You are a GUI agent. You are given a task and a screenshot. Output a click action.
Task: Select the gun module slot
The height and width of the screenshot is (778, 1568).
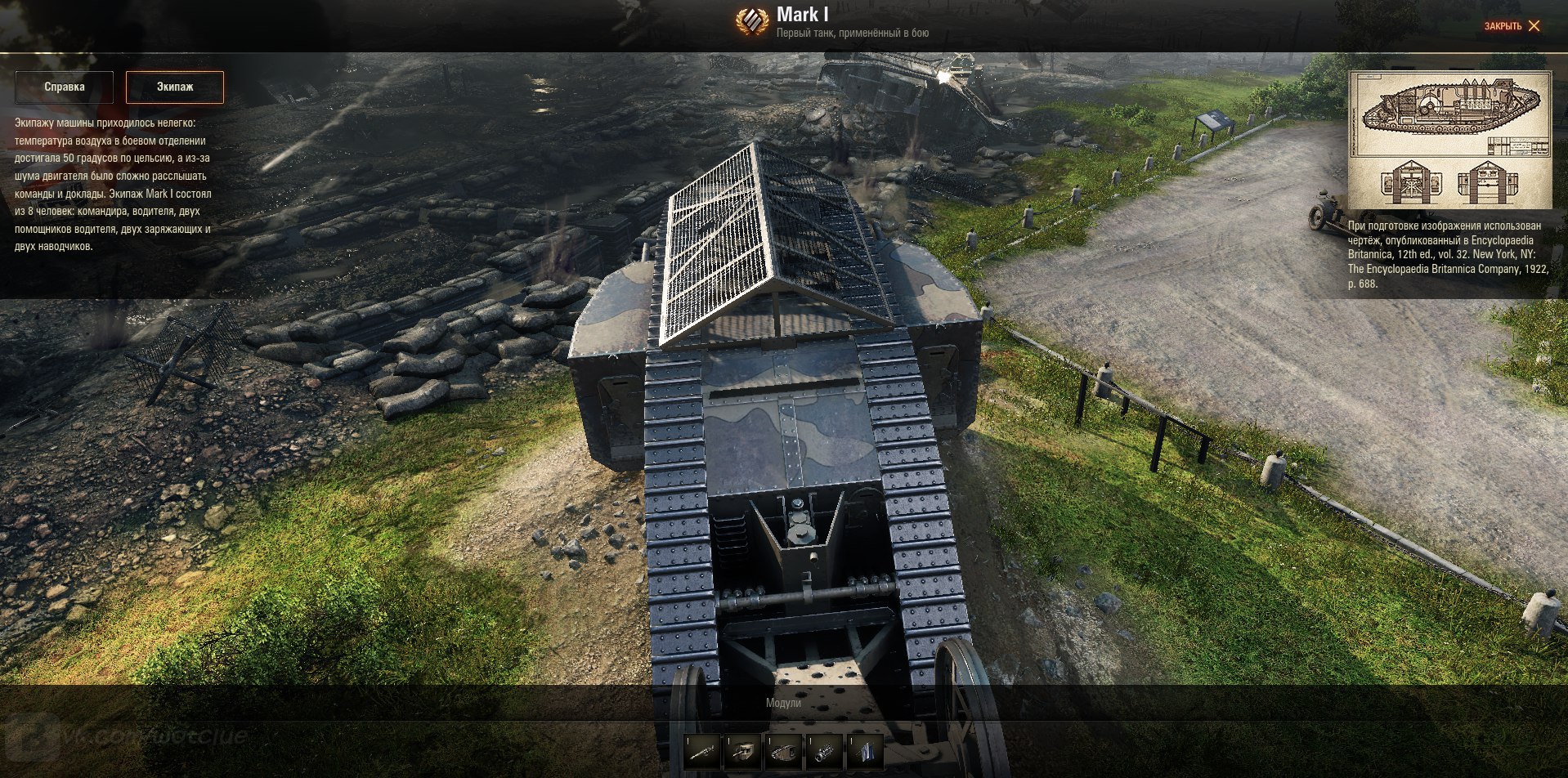[702, 750]
